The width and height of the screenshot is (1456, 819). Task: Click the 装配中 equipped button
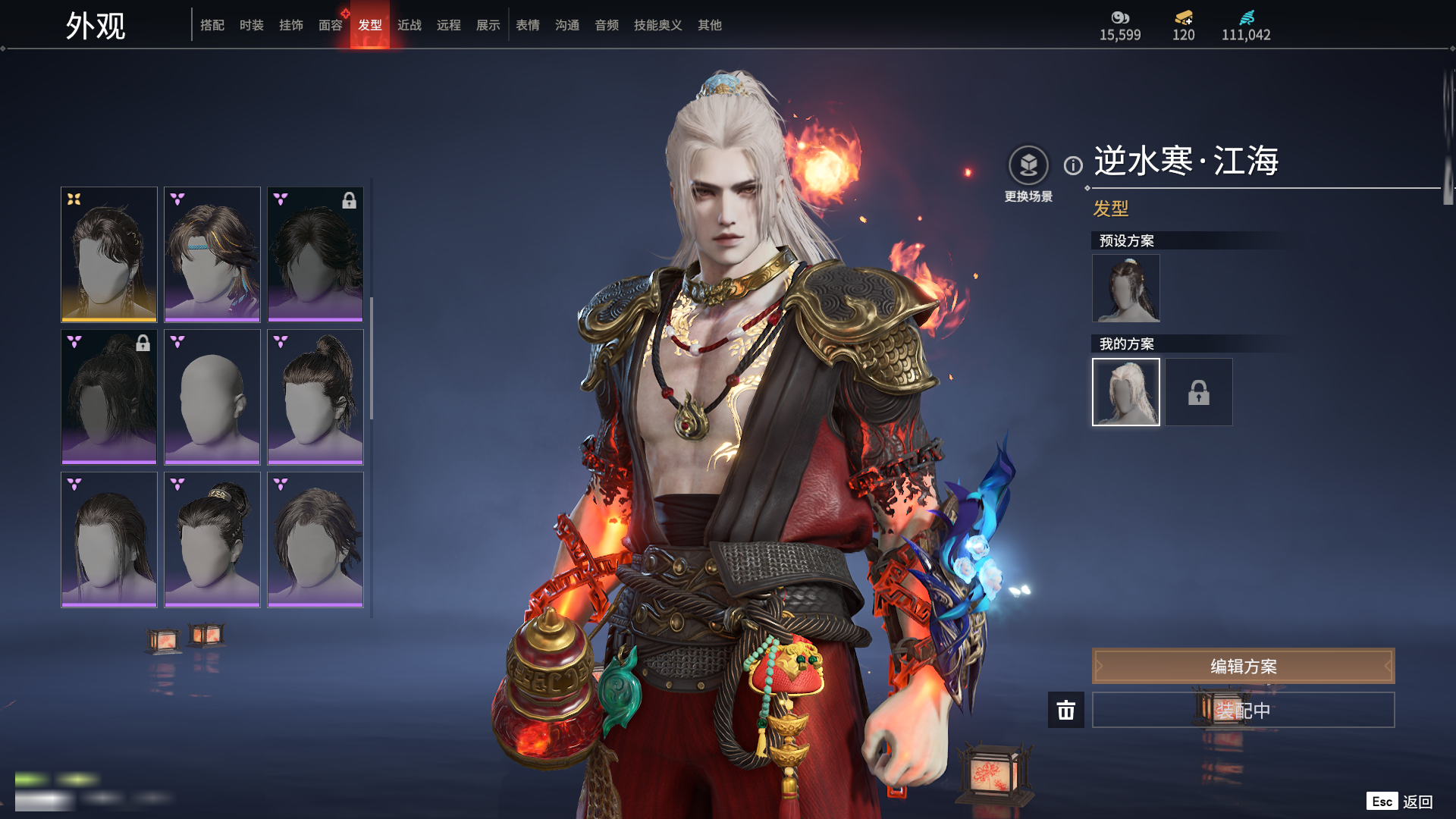point(1243,710)
